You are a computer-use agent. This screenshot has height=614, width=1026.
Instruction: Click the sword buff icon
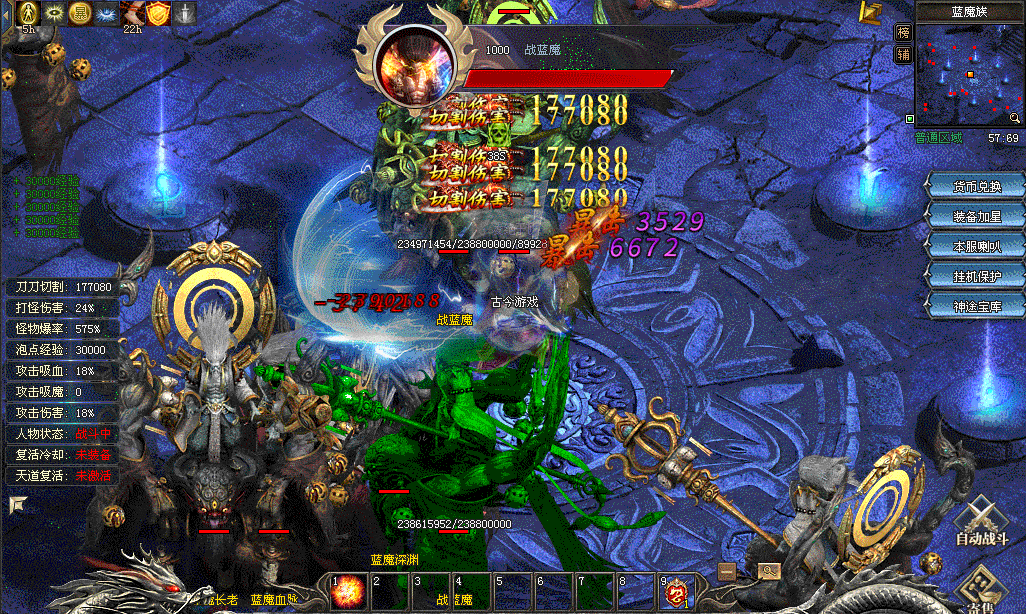pos(186,12)
